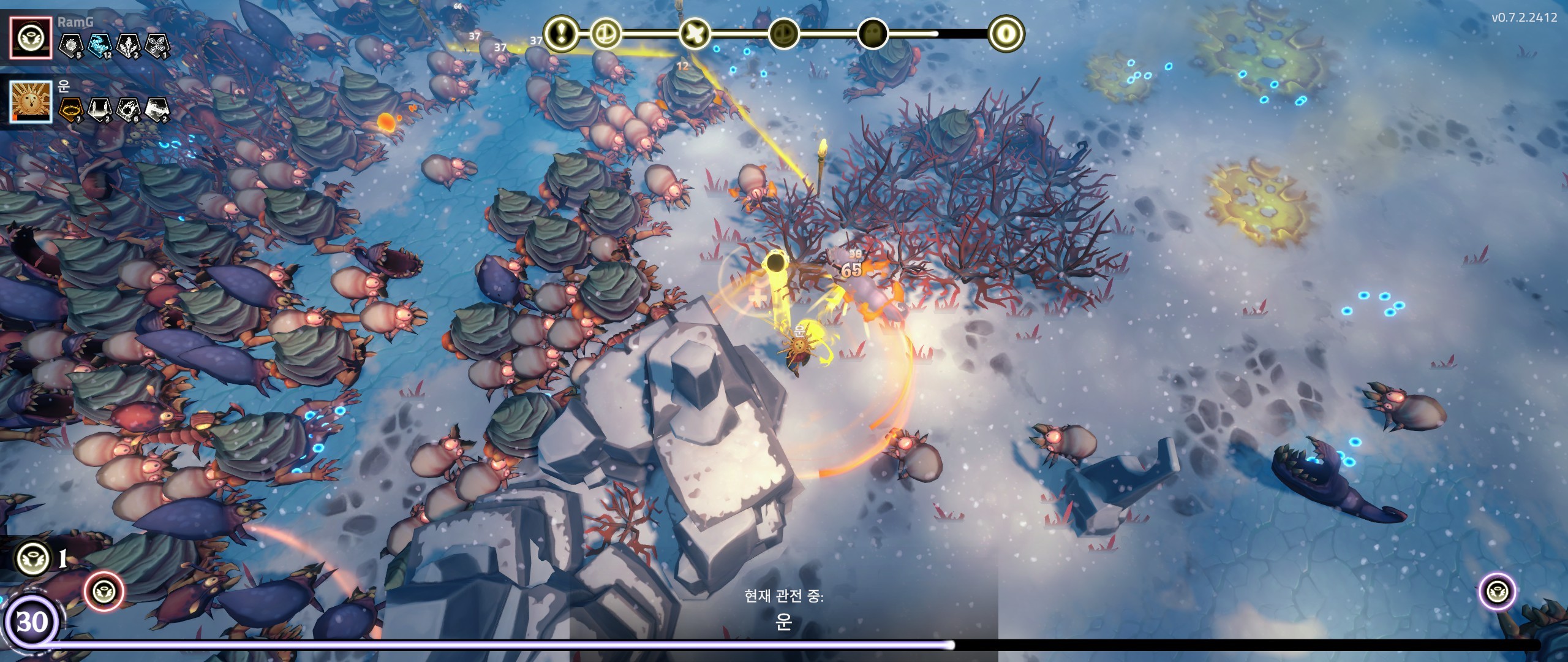1568x662 pixels.
Task: Inspect the twin pillars ability icon
Action: pos(100,109)
